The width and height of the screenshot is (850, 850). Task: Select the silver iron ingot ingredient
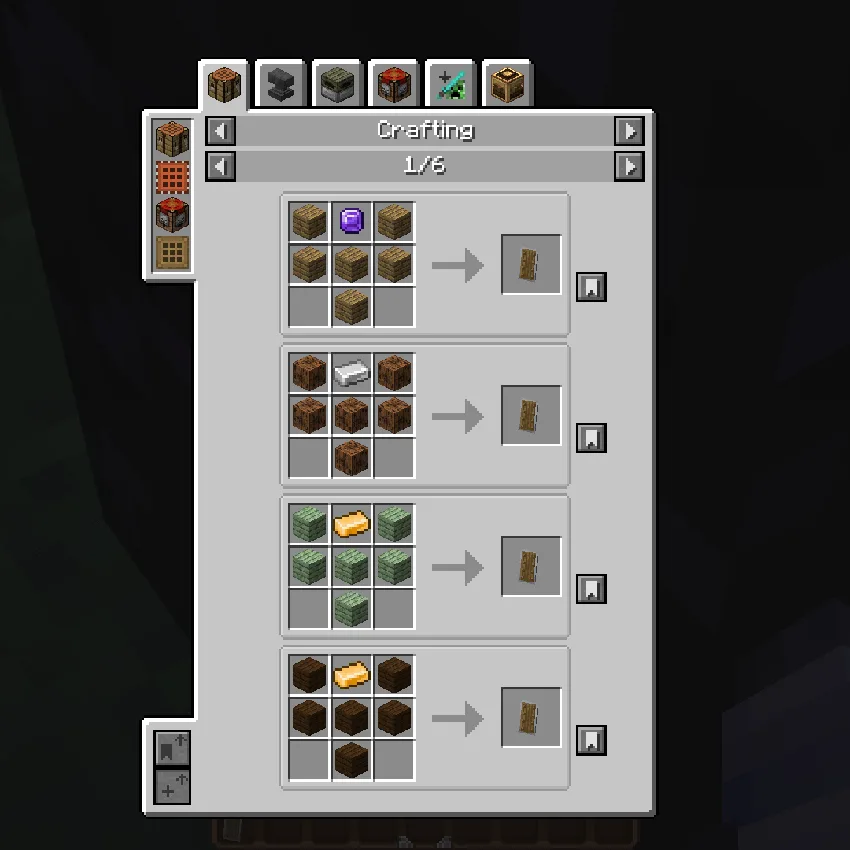coord(351,373)
